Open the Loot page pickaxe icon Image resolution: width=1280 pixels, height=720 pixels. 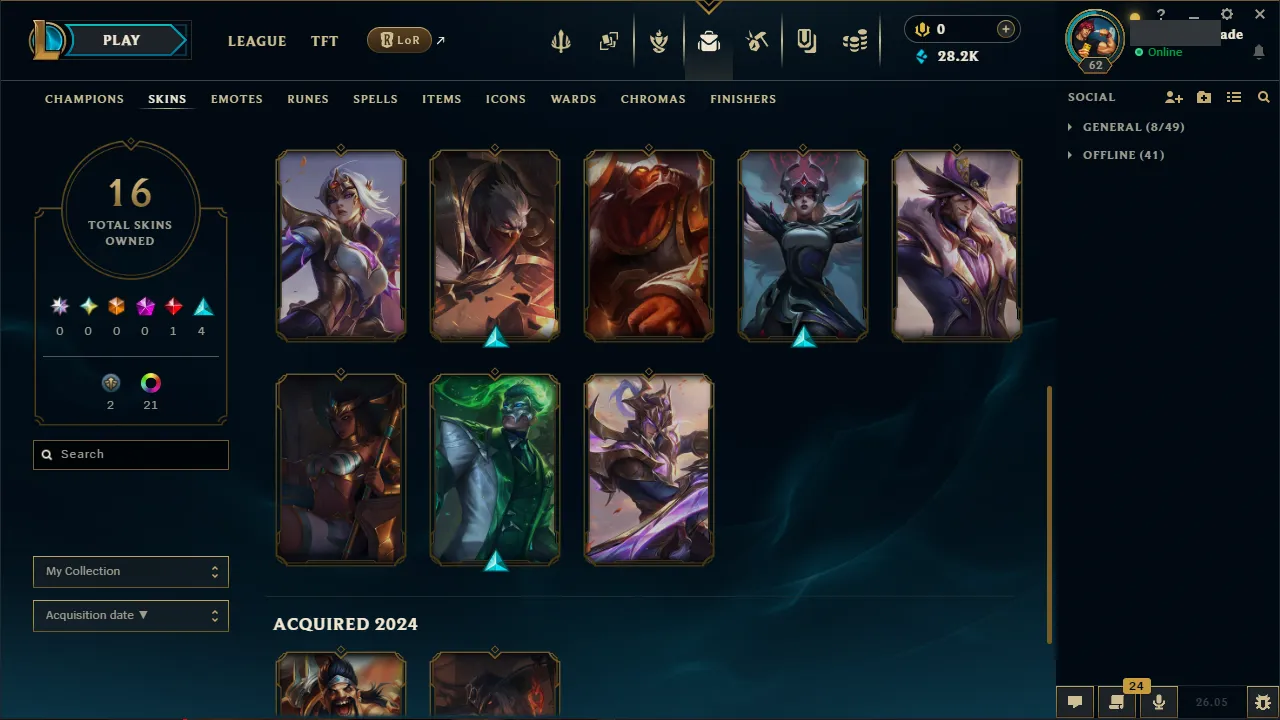[757, 40]
